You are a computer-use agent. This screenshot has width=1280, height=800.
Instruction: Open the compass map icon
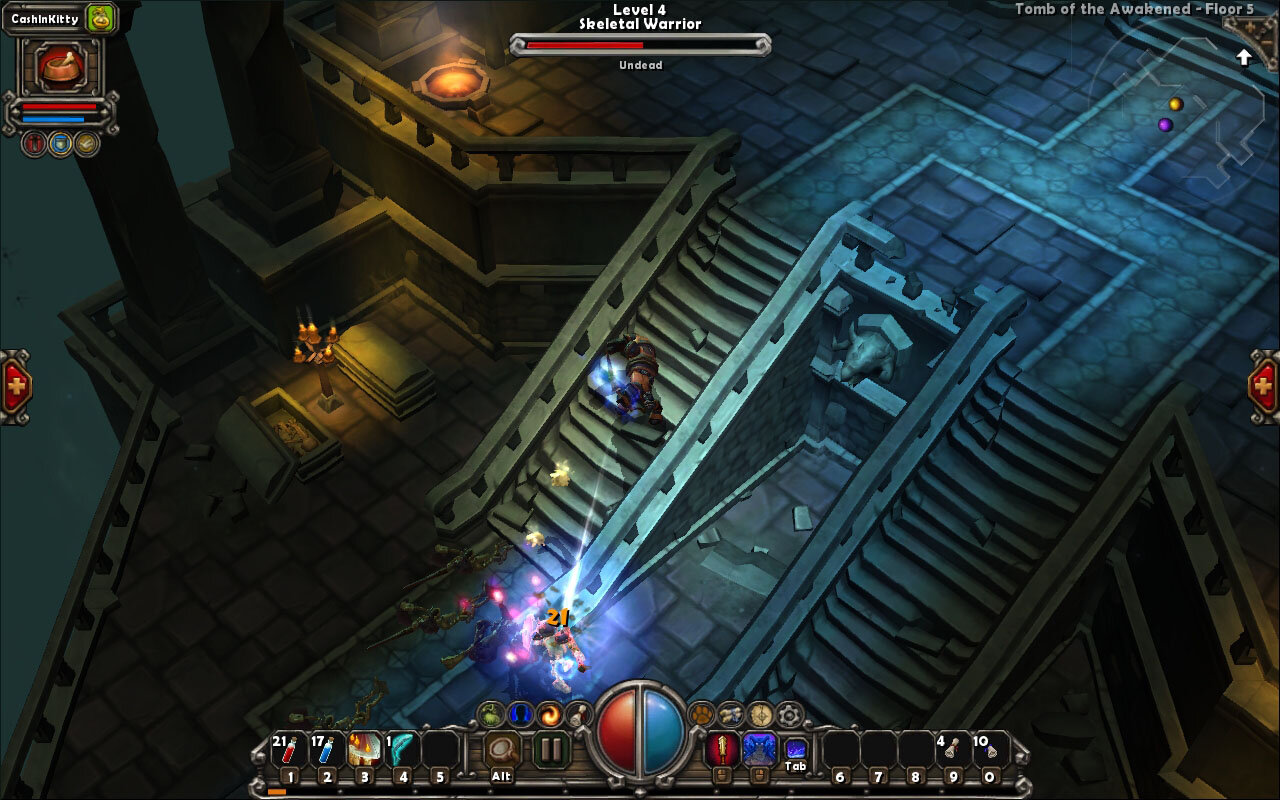click(x=761, y=714)
